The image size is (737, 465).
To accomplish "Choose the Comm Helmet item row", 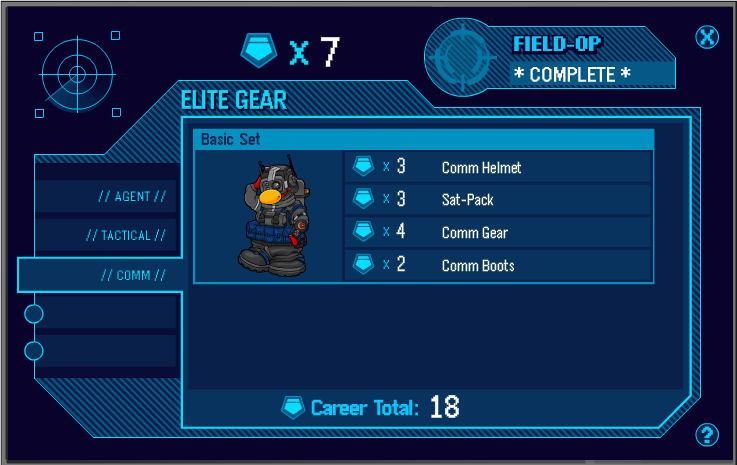I will coord(498,167).
